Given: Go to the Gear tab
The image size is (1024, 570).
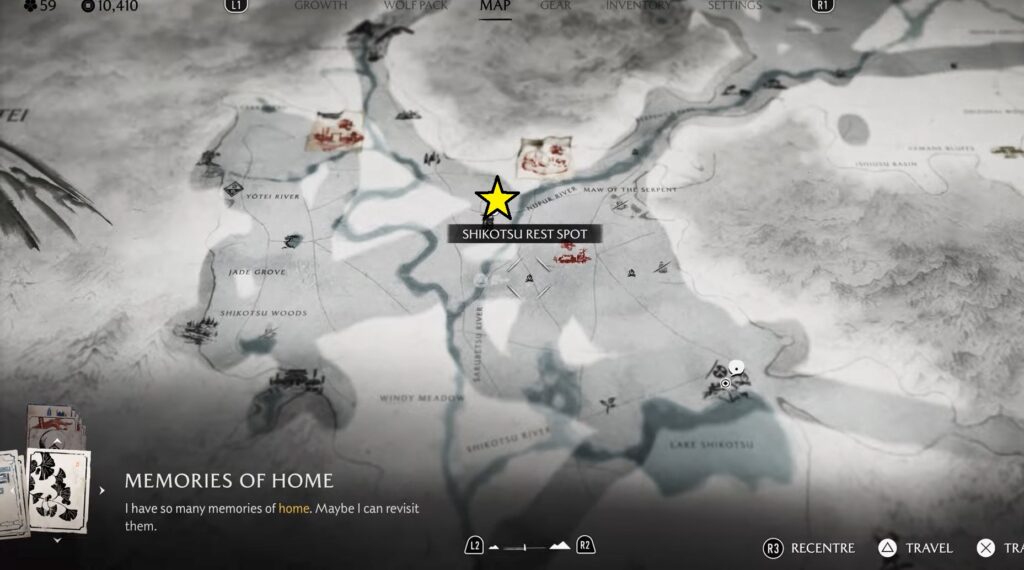Looking at the screenshot, I should (555, 5).
